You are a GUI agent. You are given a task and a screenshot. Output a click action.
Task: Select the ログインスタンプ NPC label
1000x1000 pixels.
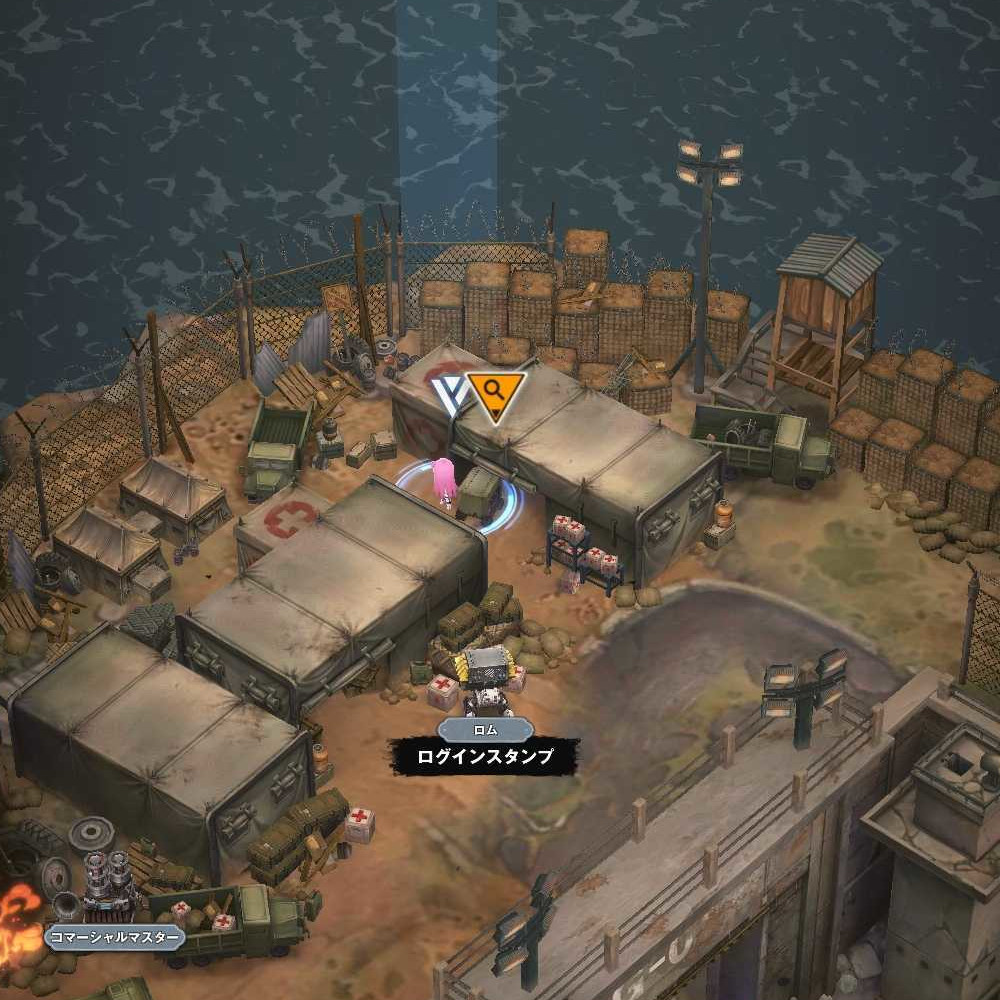tap(485, 757)
